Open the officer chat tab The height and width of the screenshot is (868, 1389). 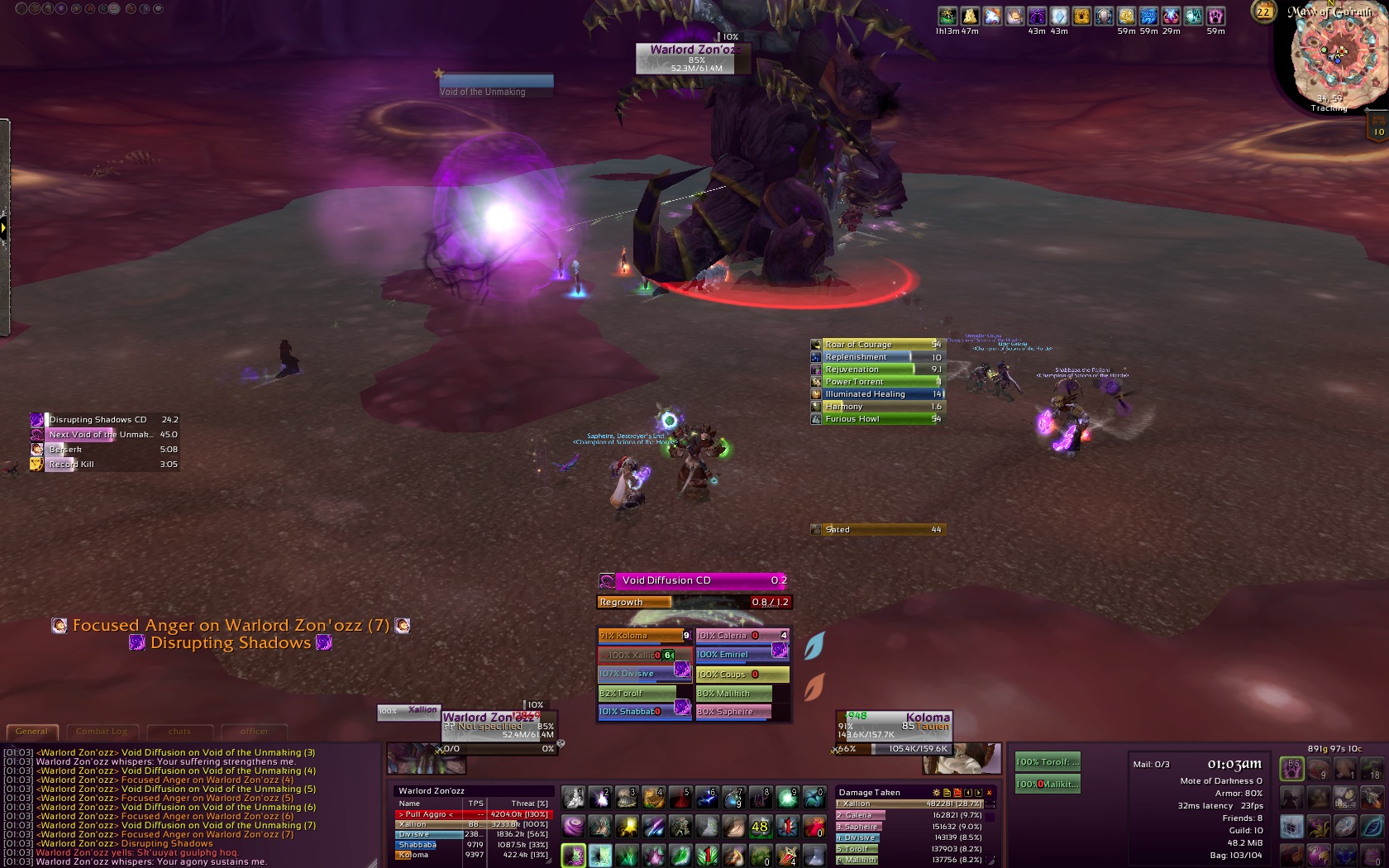(x=254, y=732)
